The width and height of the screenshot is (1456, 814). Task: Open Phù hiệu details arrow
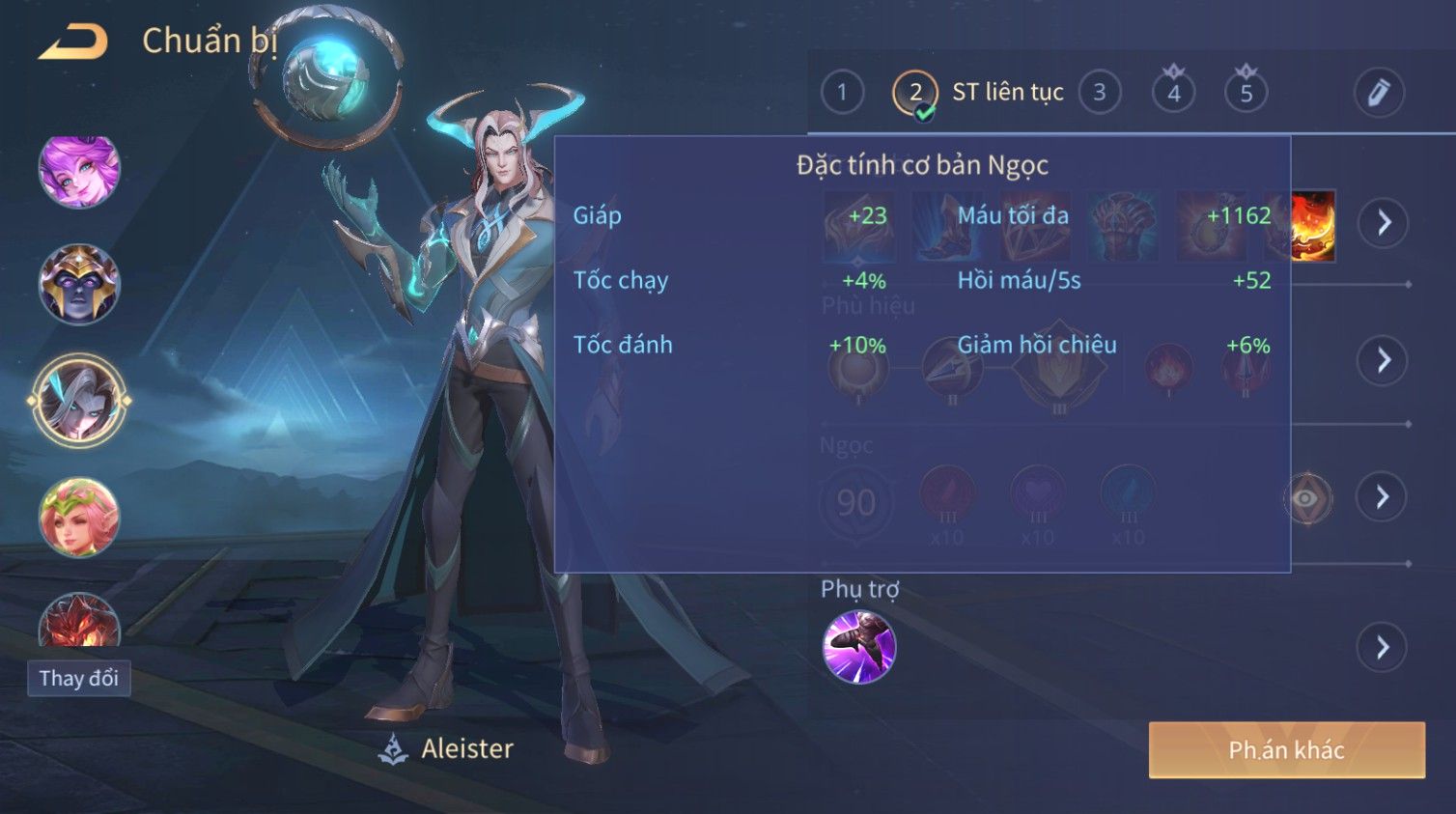[x=1384, y=360]
